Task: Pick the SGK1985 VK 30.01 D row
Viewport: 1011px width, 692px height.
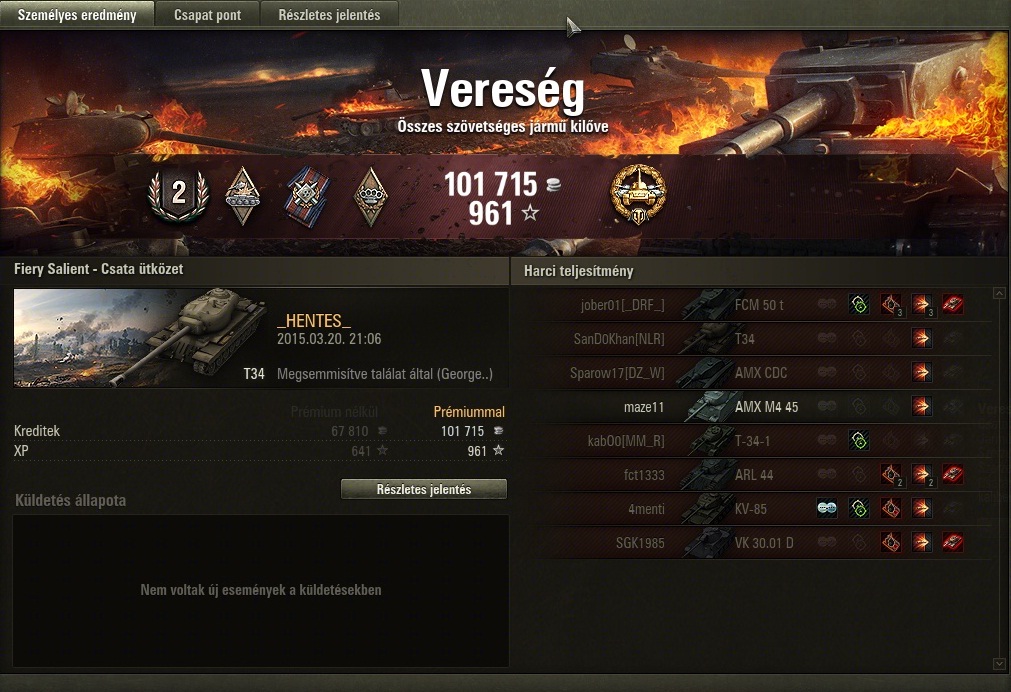Action: (750, 543)
